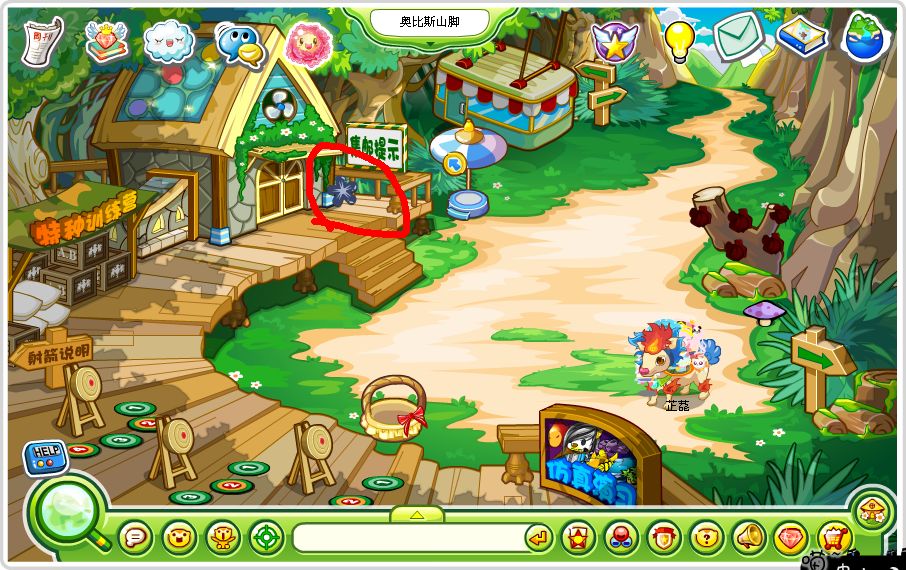Open the large magnifying glass button
The height and width of the screenshot is (570, 906).
[x=70, y=513]
